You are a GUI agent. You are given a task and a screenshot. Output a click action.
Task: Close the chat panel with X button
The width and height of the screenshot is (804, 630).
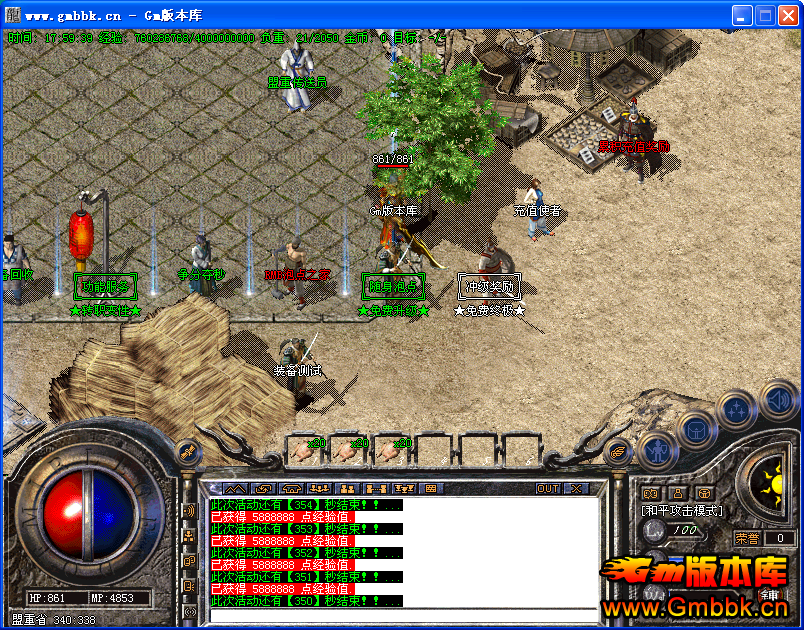point(576,488)
